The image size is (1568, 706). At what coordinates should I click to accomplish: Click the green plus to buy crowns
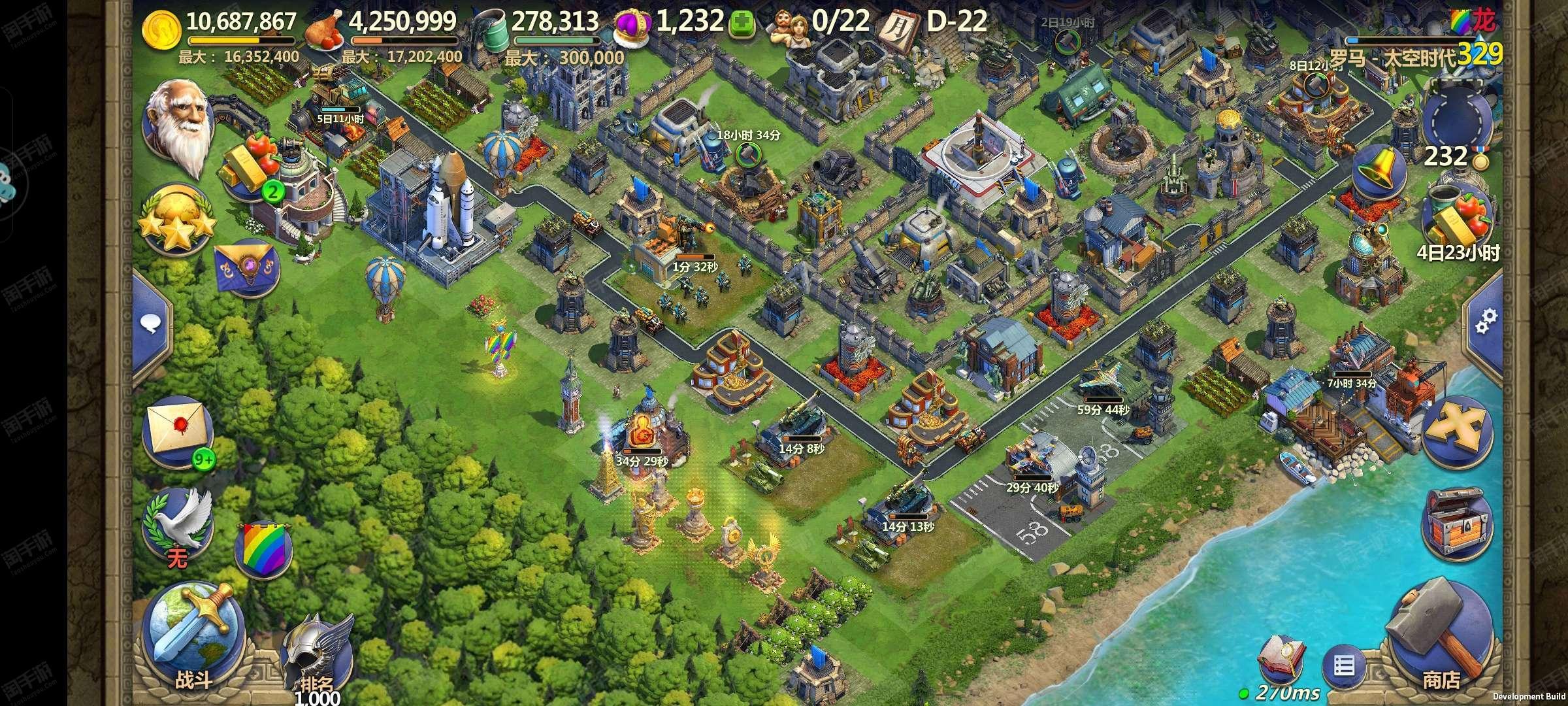click(741, 24)
